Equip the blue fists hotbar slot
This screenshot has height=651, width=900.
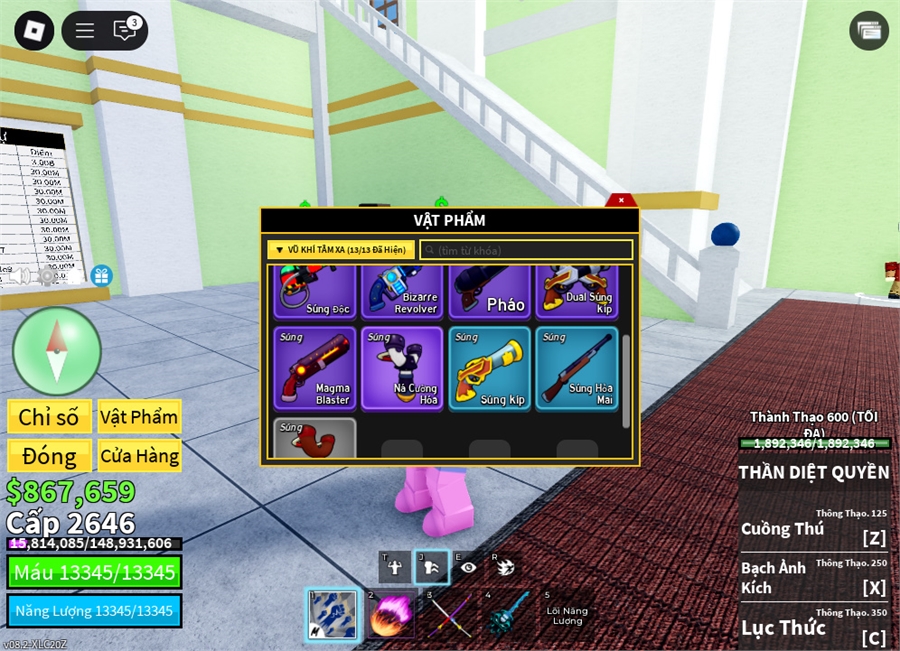click(331, 614)
